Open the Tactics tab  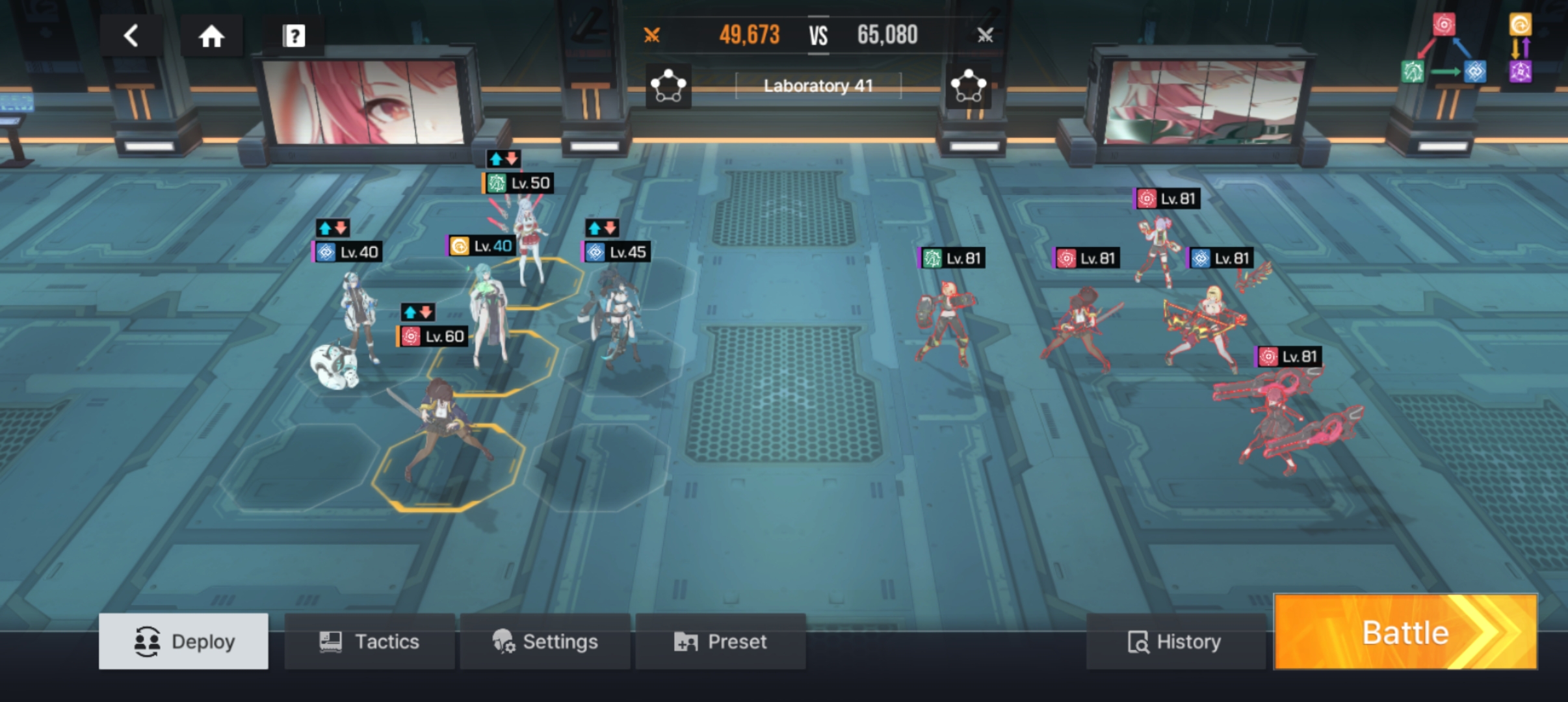pos(369,642)
